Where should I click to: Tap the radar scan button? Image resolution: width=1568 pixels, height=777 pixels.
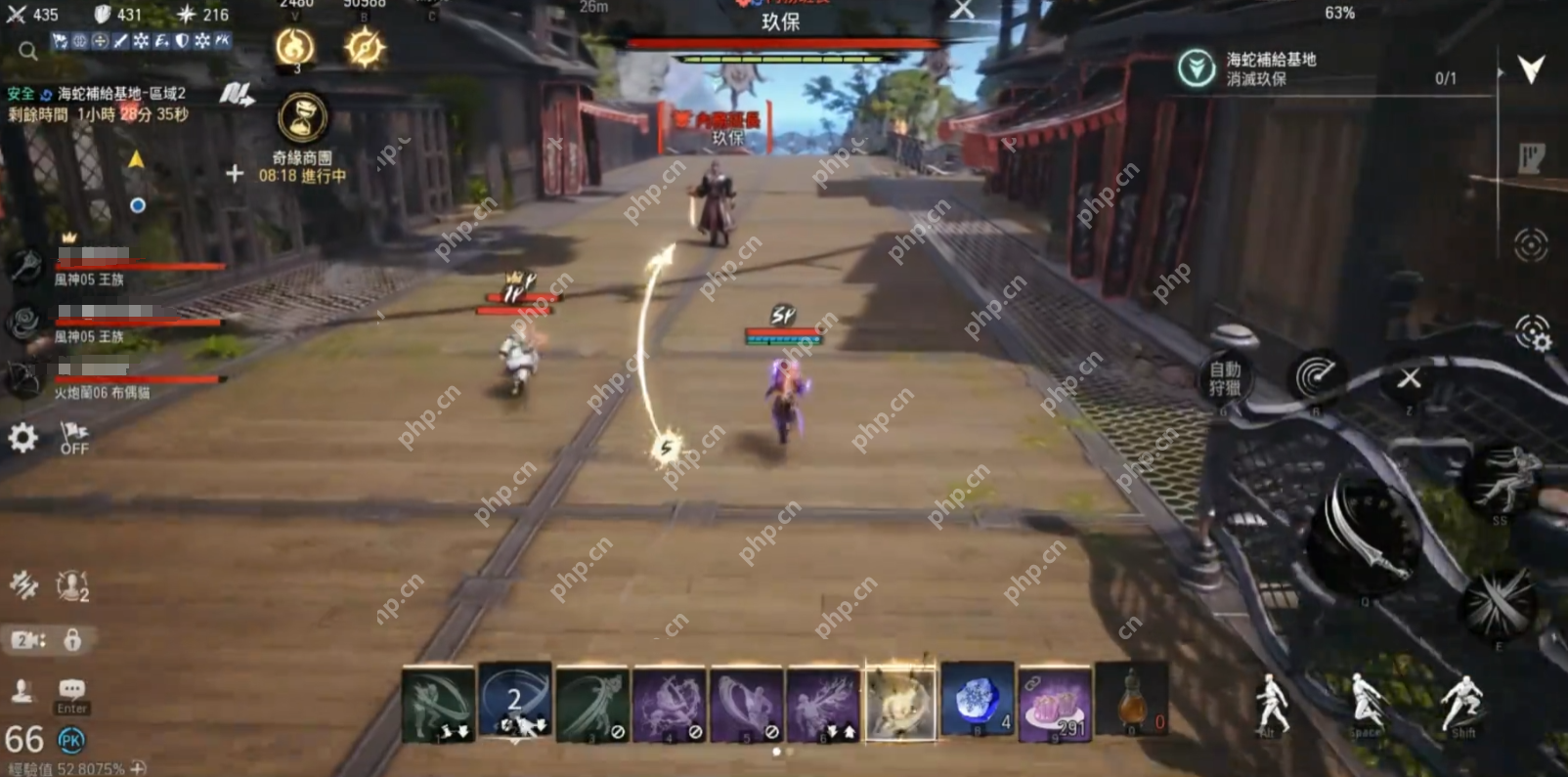pyautogui.click(x=1316, y=376)
